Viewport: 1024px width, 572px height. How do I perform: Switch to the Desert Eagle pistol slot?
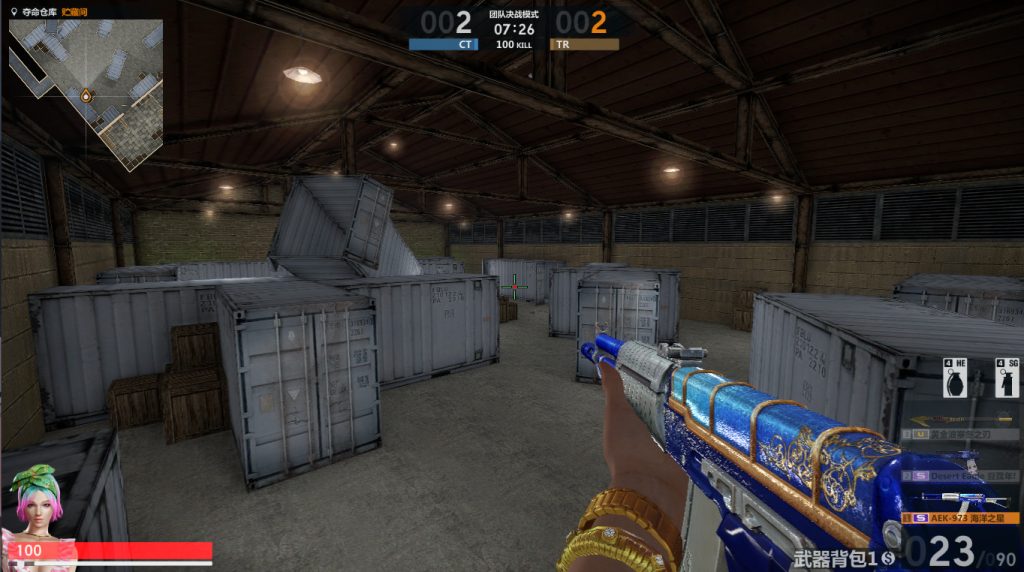click(x=961, y=476)
